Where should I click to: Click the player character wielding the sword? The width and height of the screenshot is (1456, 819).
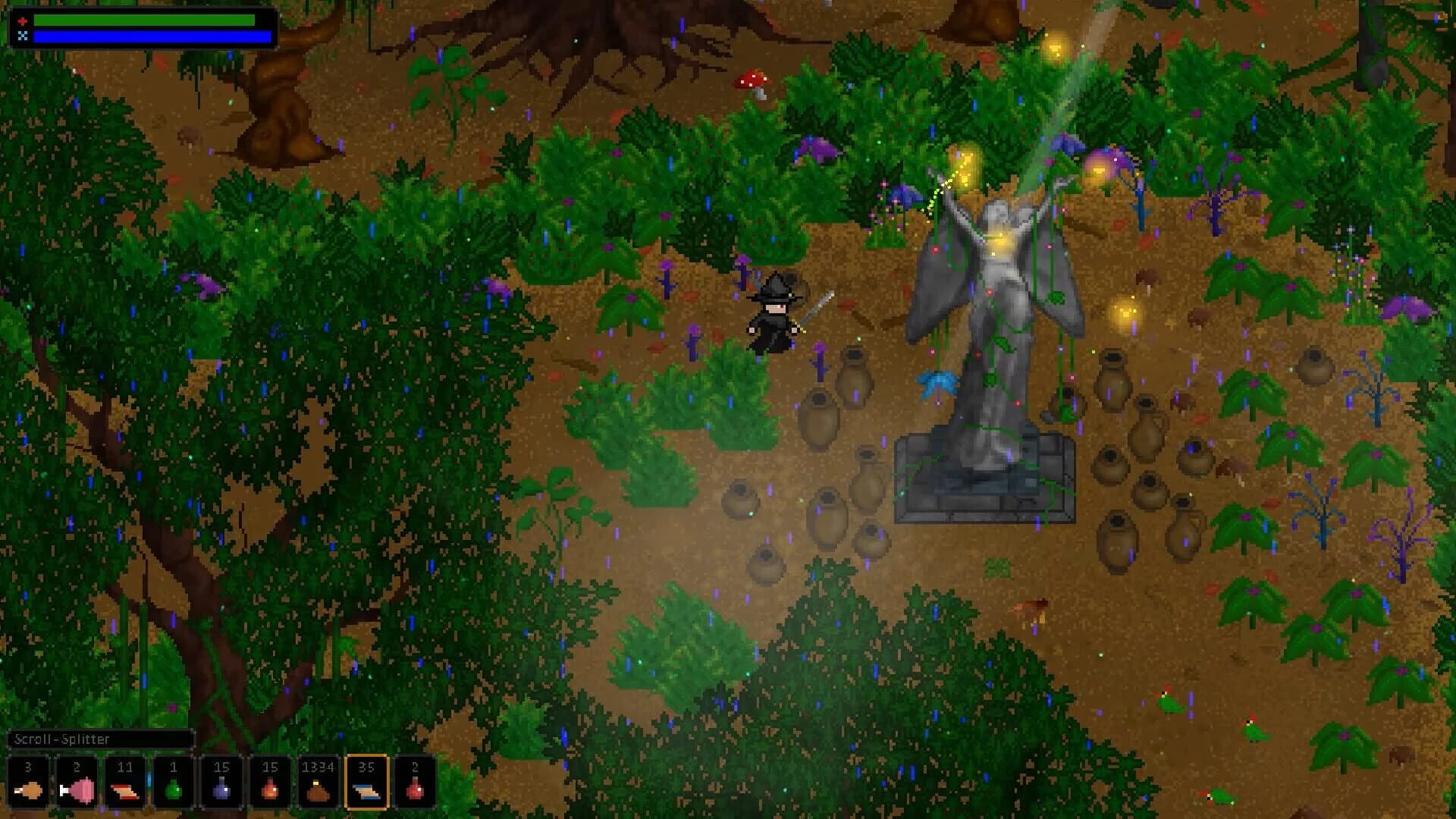773,315
